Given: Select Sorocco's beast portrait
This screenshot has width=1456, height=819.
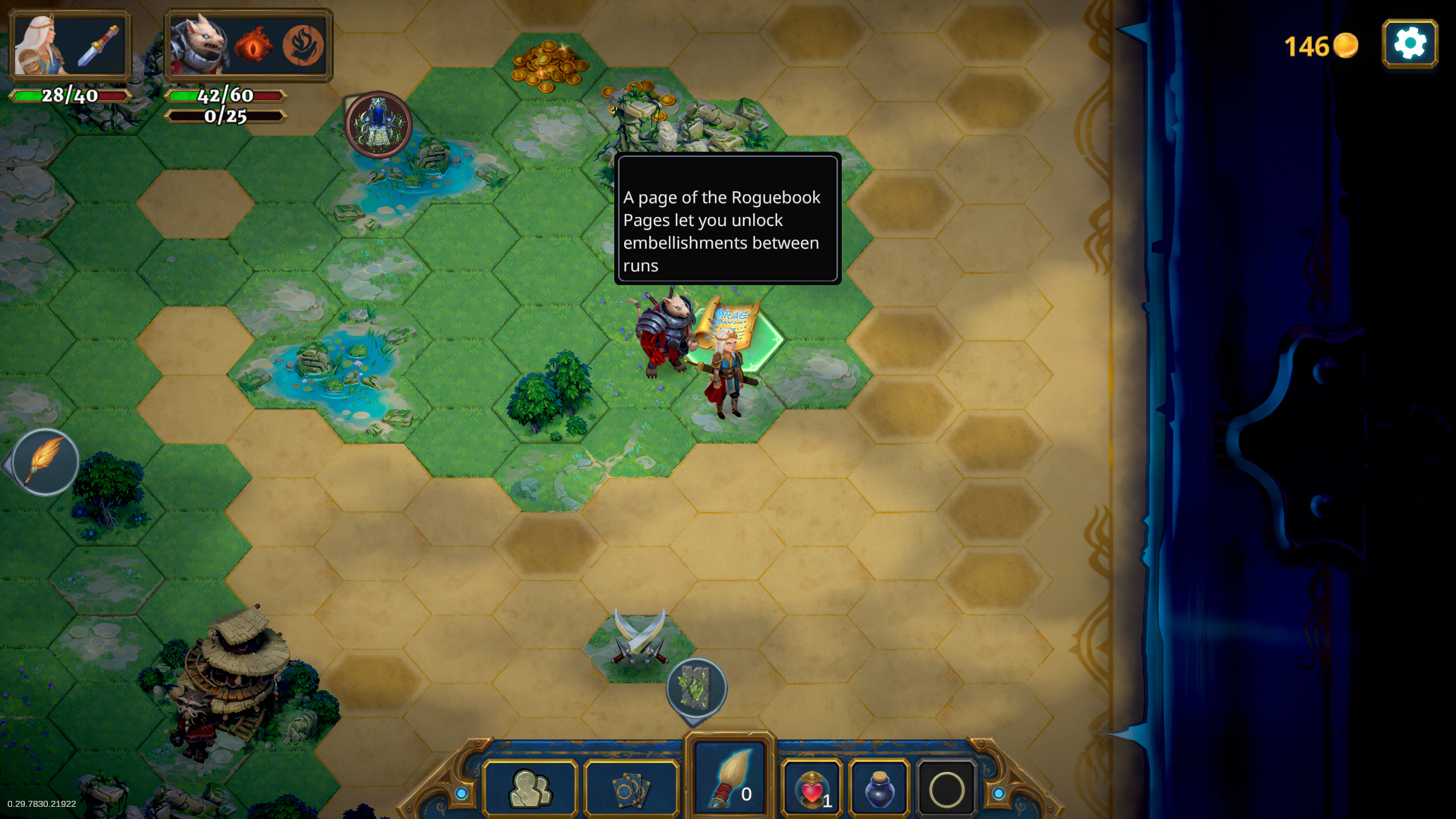Looking at the screenshot, I should point(199,44).
